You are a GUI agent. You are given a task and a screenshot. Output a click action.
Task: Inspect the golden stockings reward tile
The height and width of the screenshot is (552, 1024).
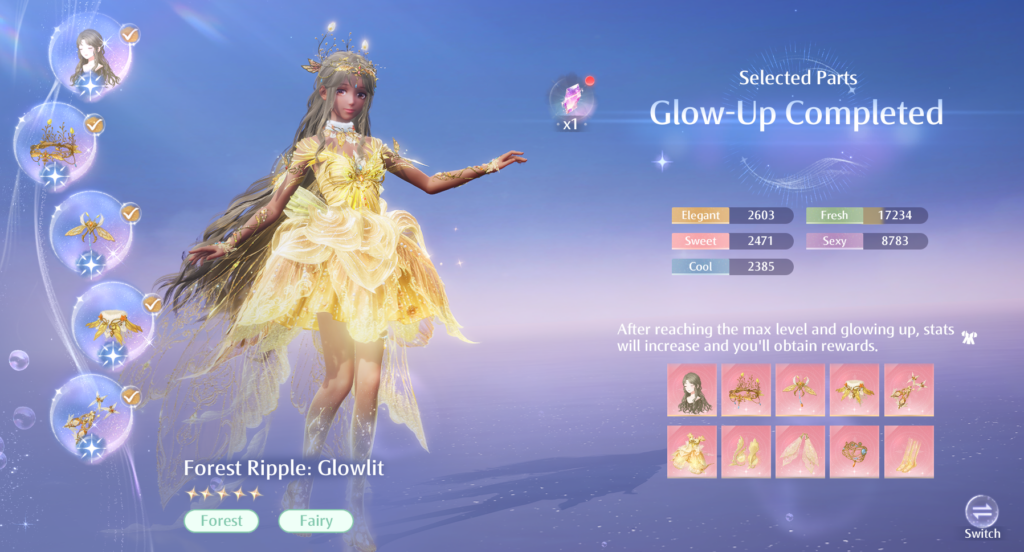908,451
